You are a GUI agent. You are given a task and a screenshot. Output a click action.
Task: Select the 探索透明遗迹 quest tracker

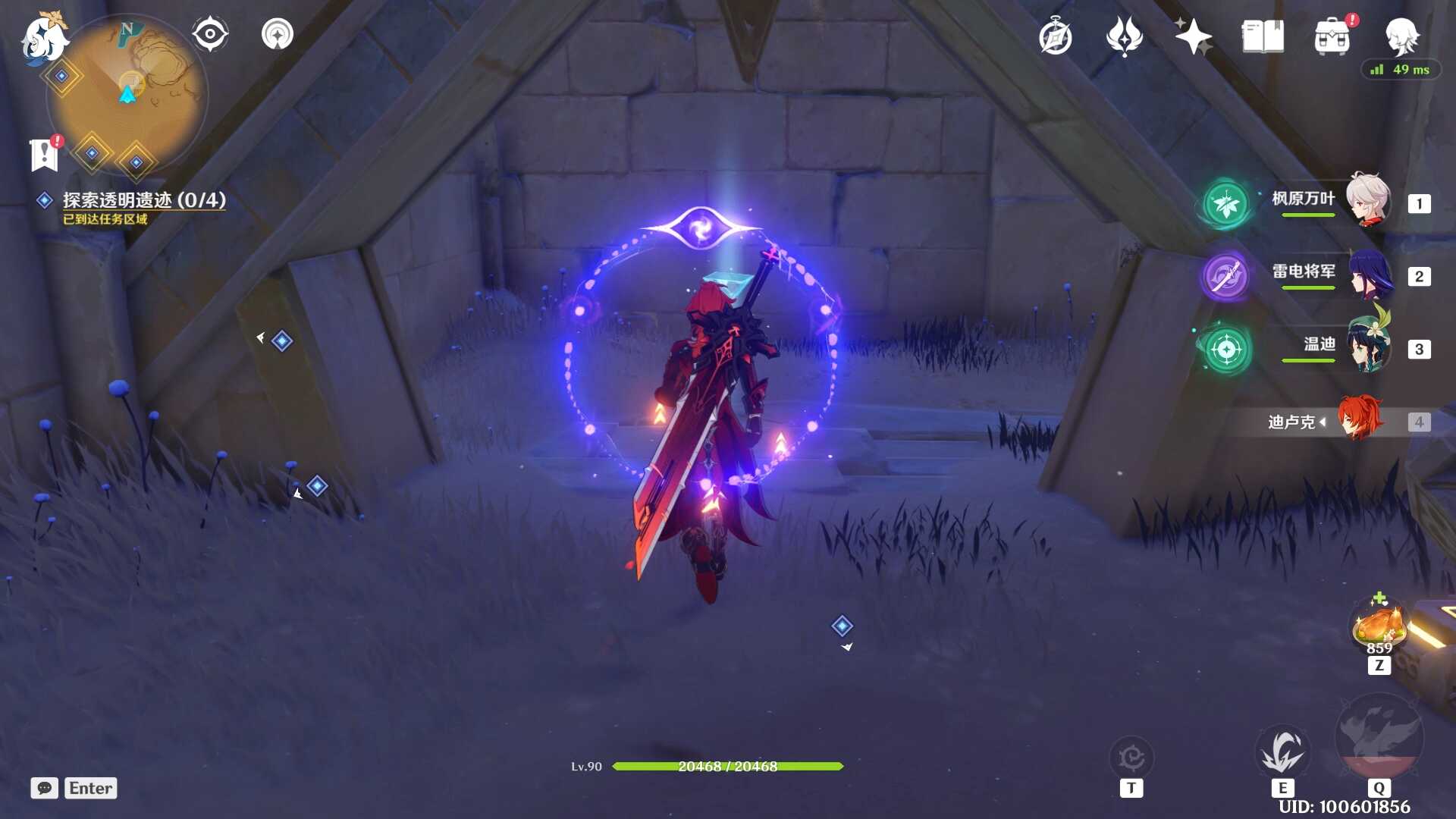pyautogui.click(x=143, y=200)
